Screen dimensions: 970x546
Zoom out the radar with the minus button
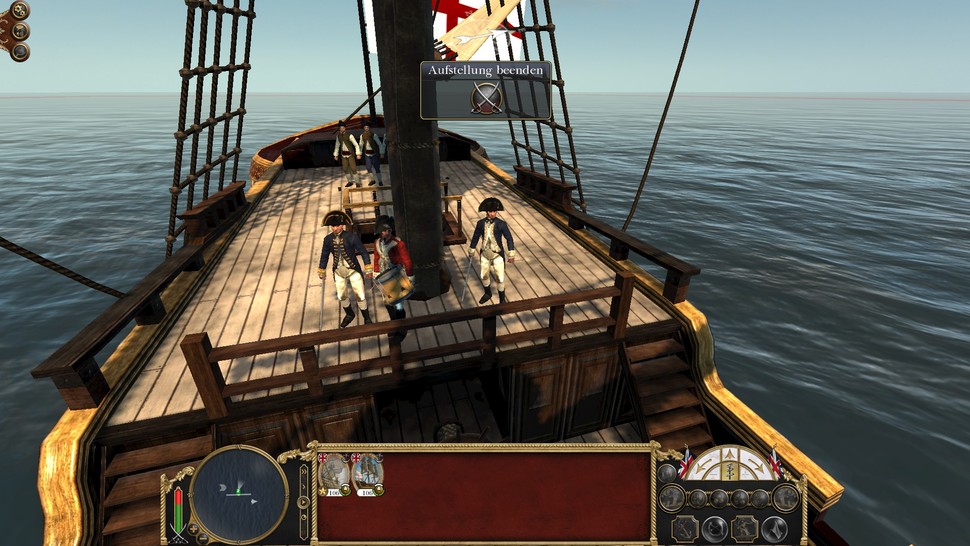pos(201,538)
